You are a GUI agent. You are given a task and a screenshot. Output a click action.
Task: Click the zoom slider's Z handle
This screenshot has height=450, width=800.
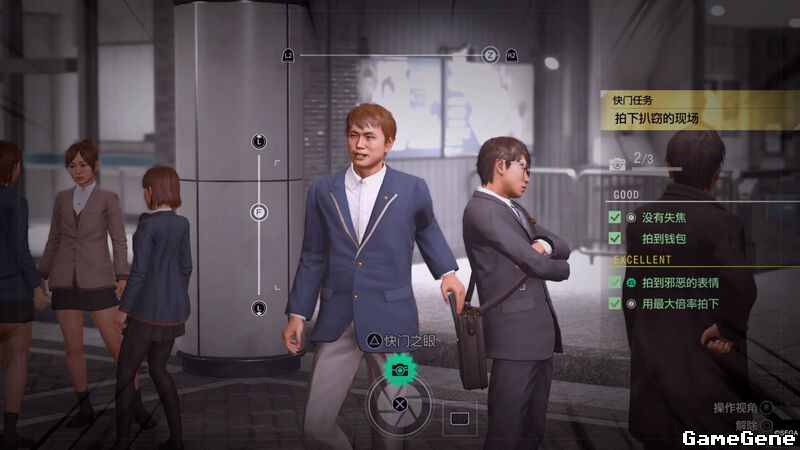click(490, 55)
